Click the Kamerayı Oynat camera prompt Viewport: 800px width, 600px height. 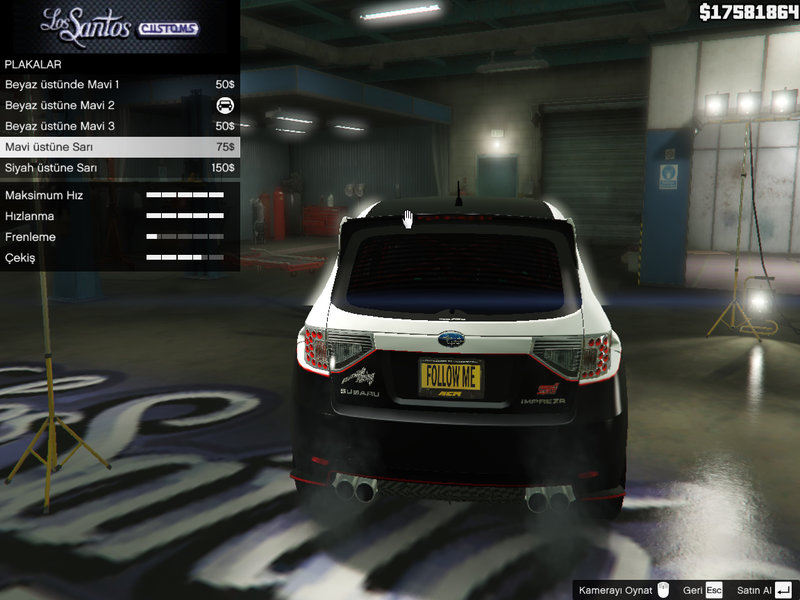[x=624, y=590]
